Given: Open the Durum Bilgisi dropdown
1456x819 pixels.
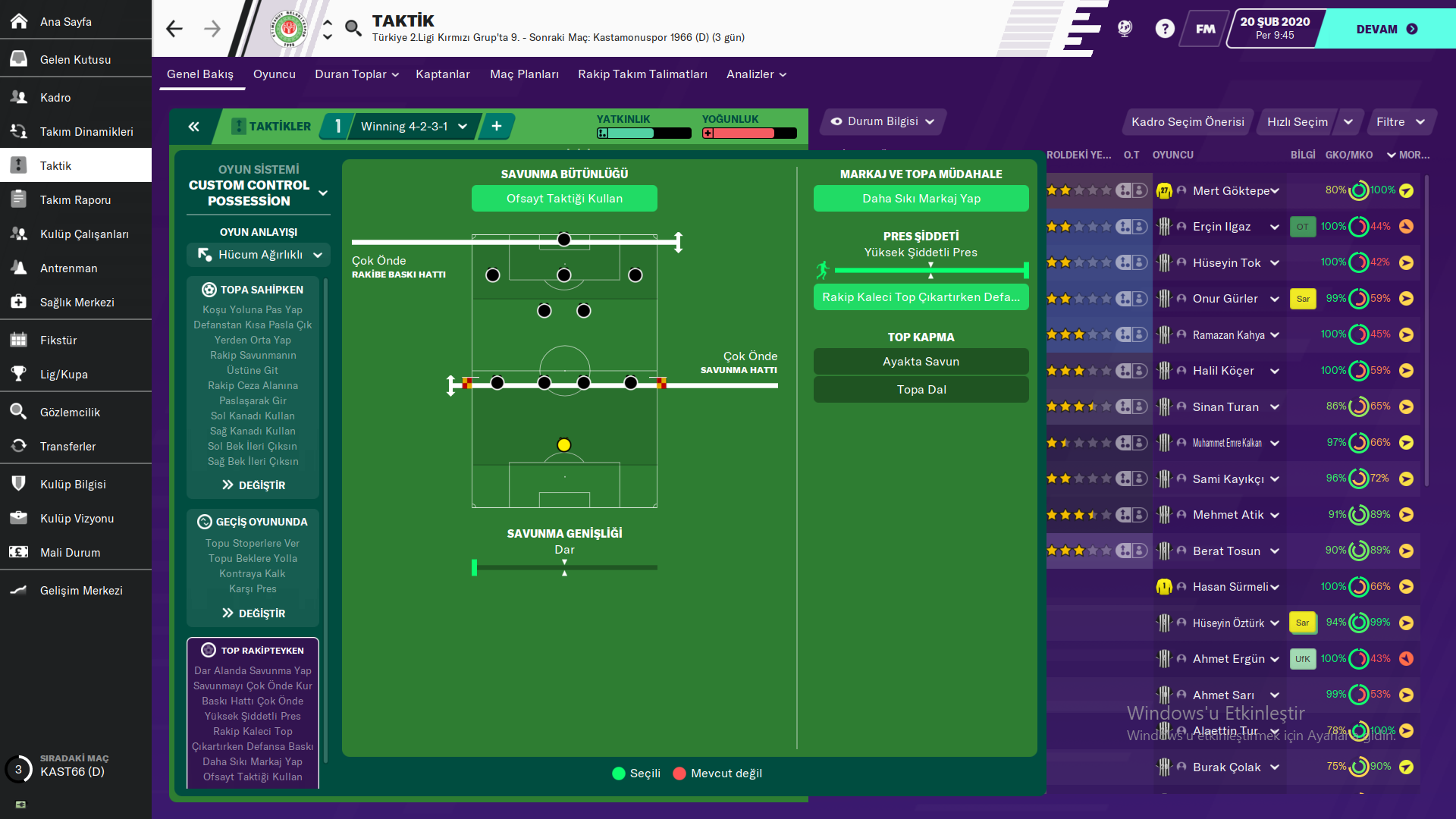Looking at the screenshot, I should click(883, 121).
